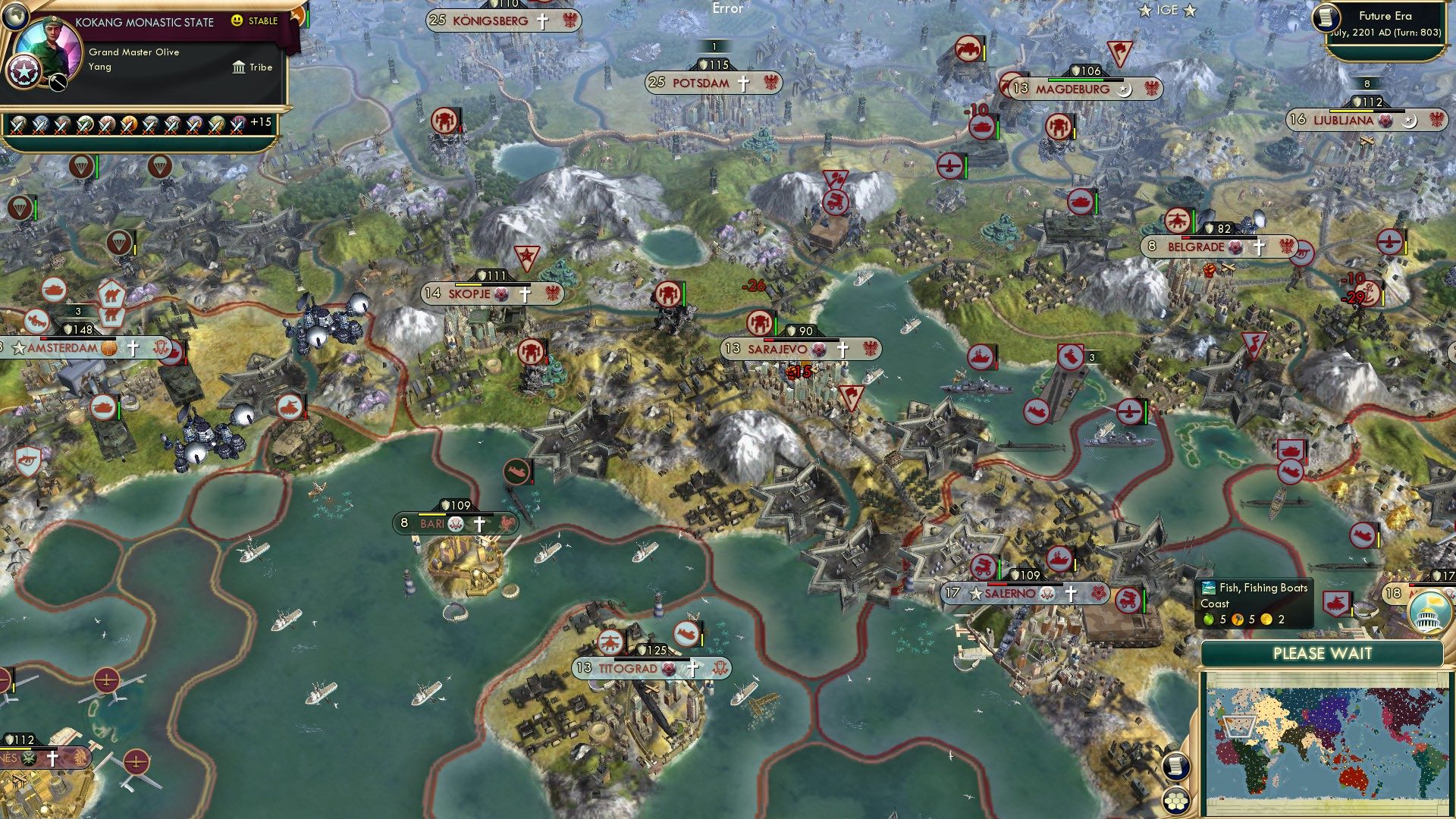Select the Kokang Monastic State star emblem
This screenshot has width=1456, height=819.
tap(23, 74)
